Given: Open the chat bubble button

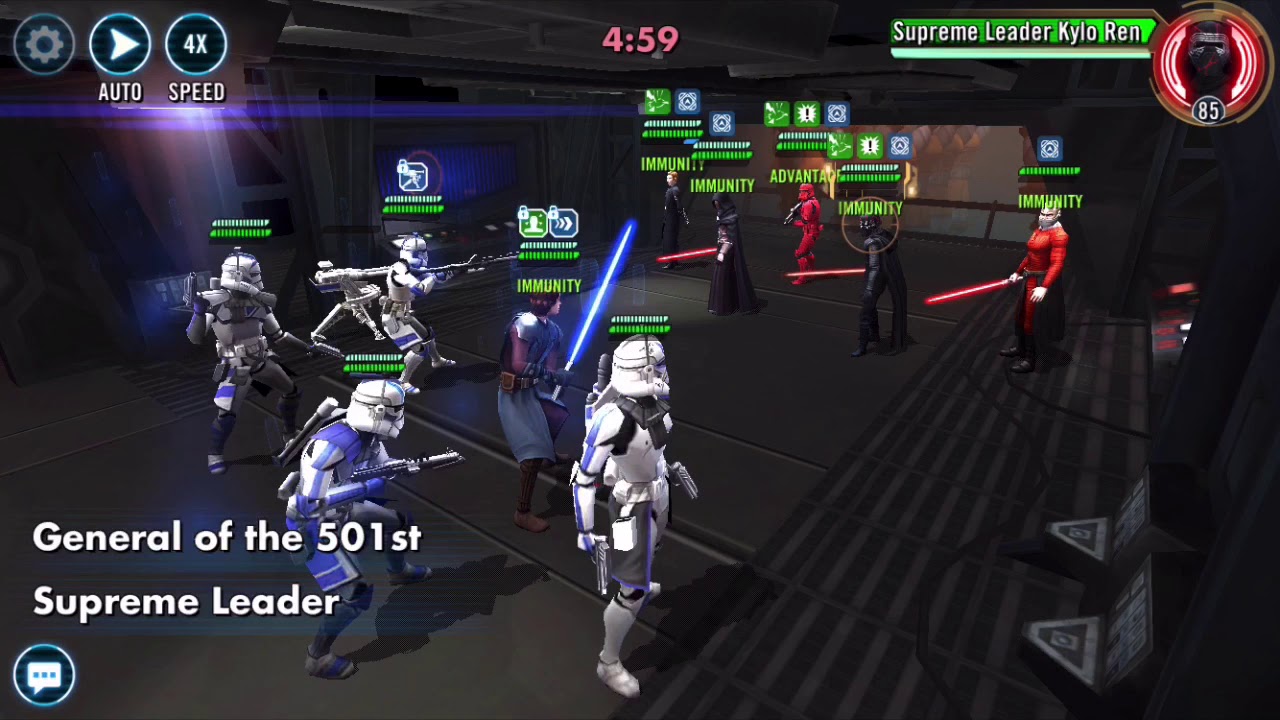Looking at the screenshot, I should [x=44, y=675].
